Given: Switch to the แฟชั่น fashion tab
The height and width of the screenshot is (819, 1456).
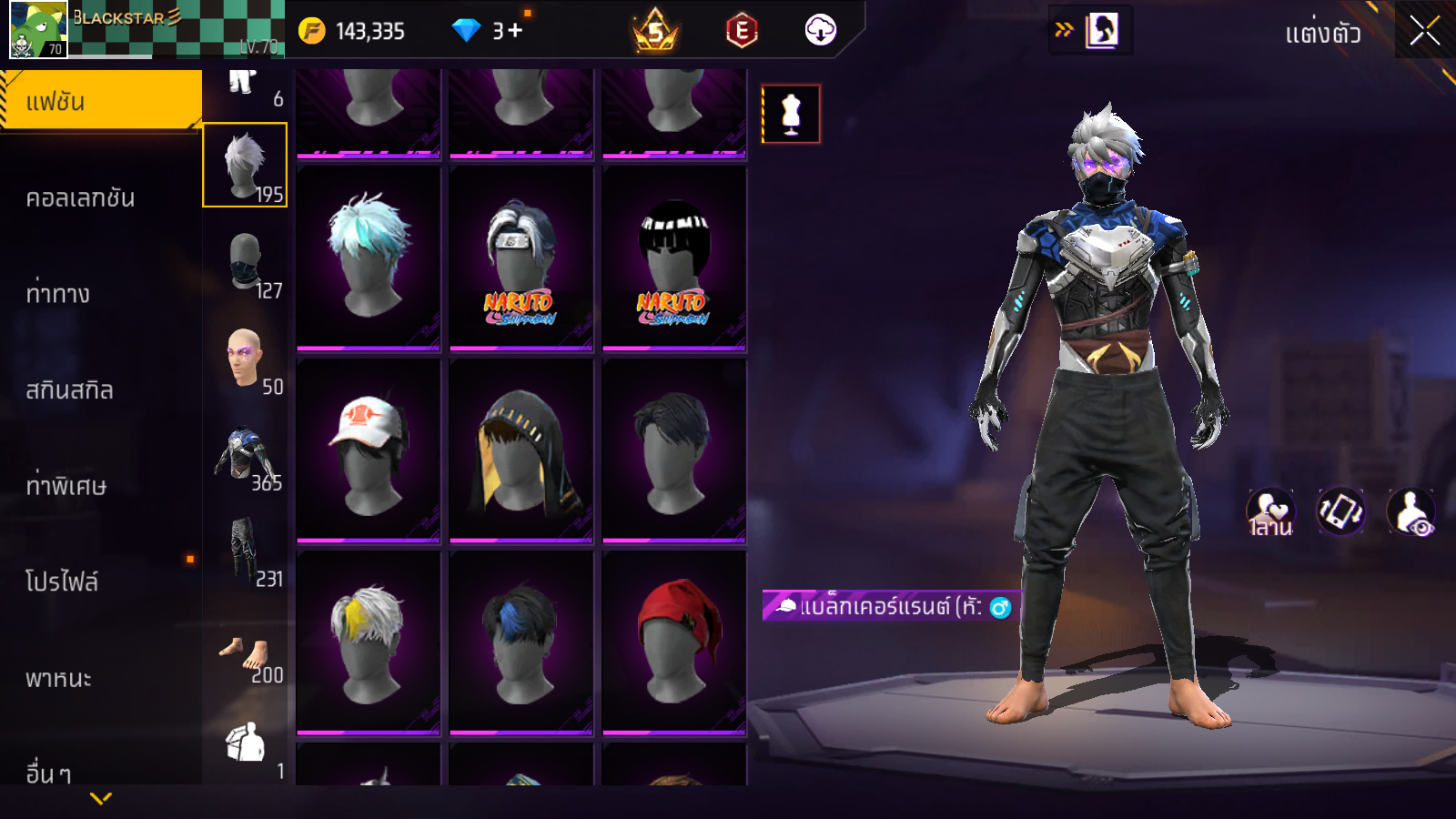Looking at the screenshot, I should [100, 101].
